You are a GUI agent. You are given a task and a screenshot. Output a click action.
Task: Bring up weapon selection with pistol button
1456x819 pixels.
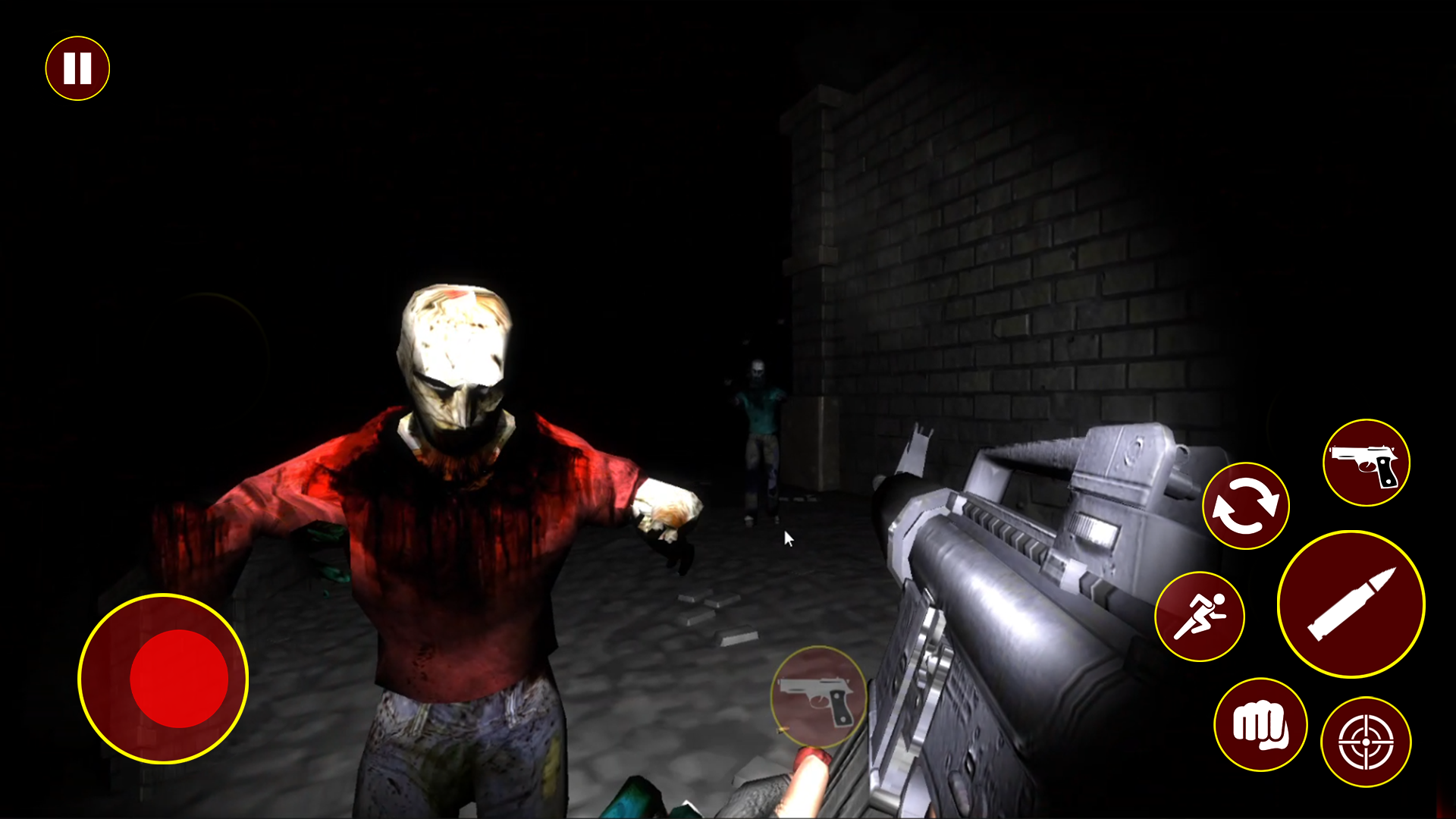point(1366,461)
